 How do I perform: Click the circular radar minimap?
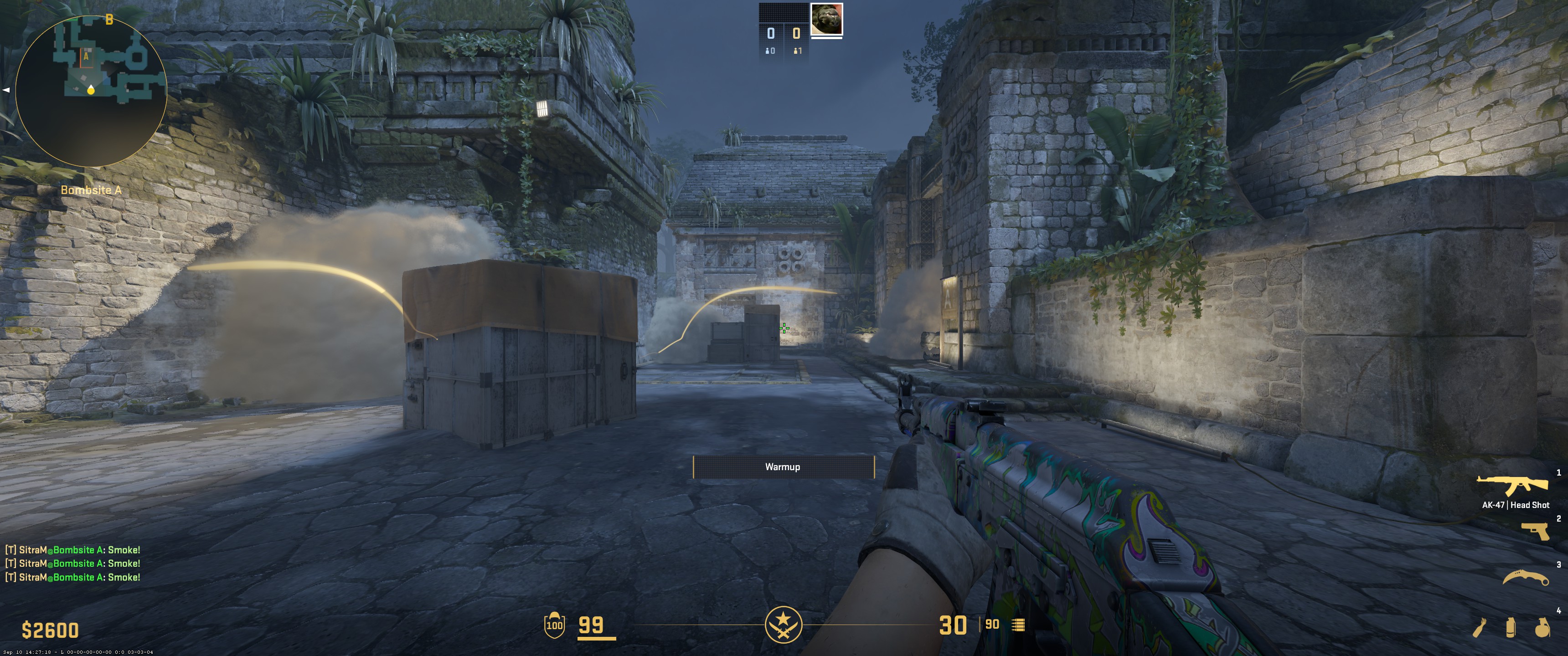[x=91, y=91]
